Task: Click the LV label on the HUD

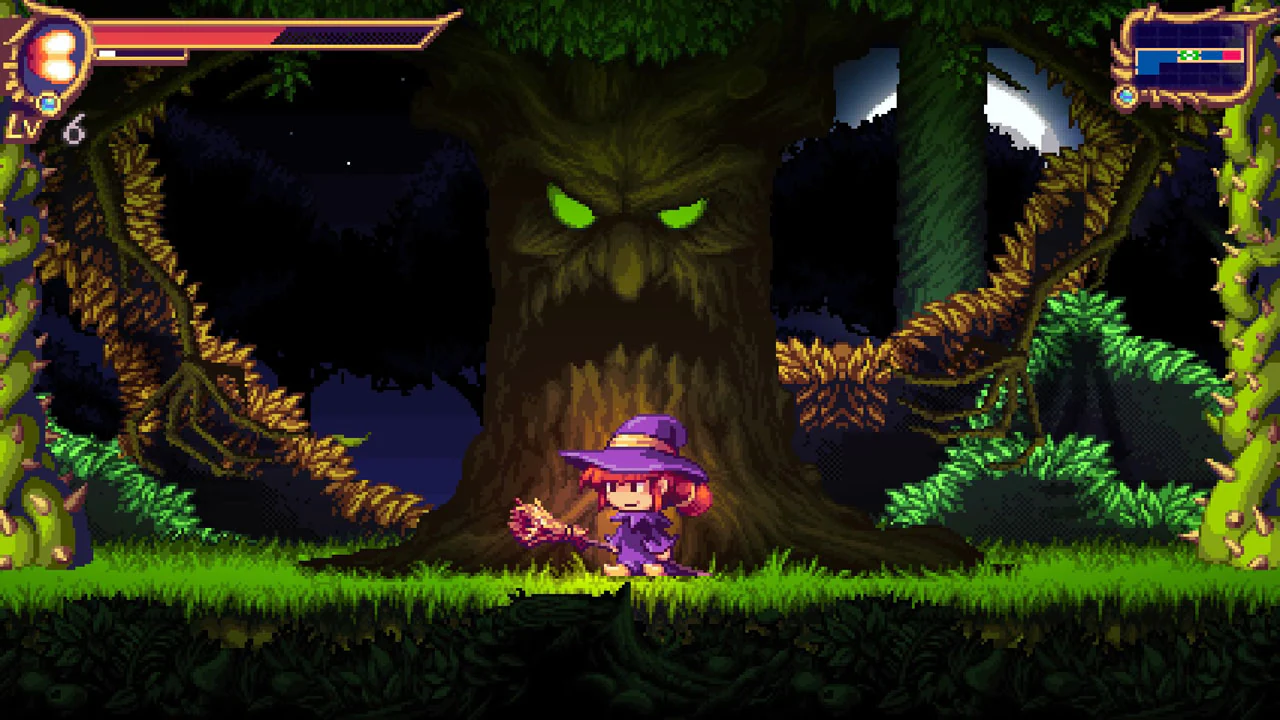Action: [x=22, y=126]
